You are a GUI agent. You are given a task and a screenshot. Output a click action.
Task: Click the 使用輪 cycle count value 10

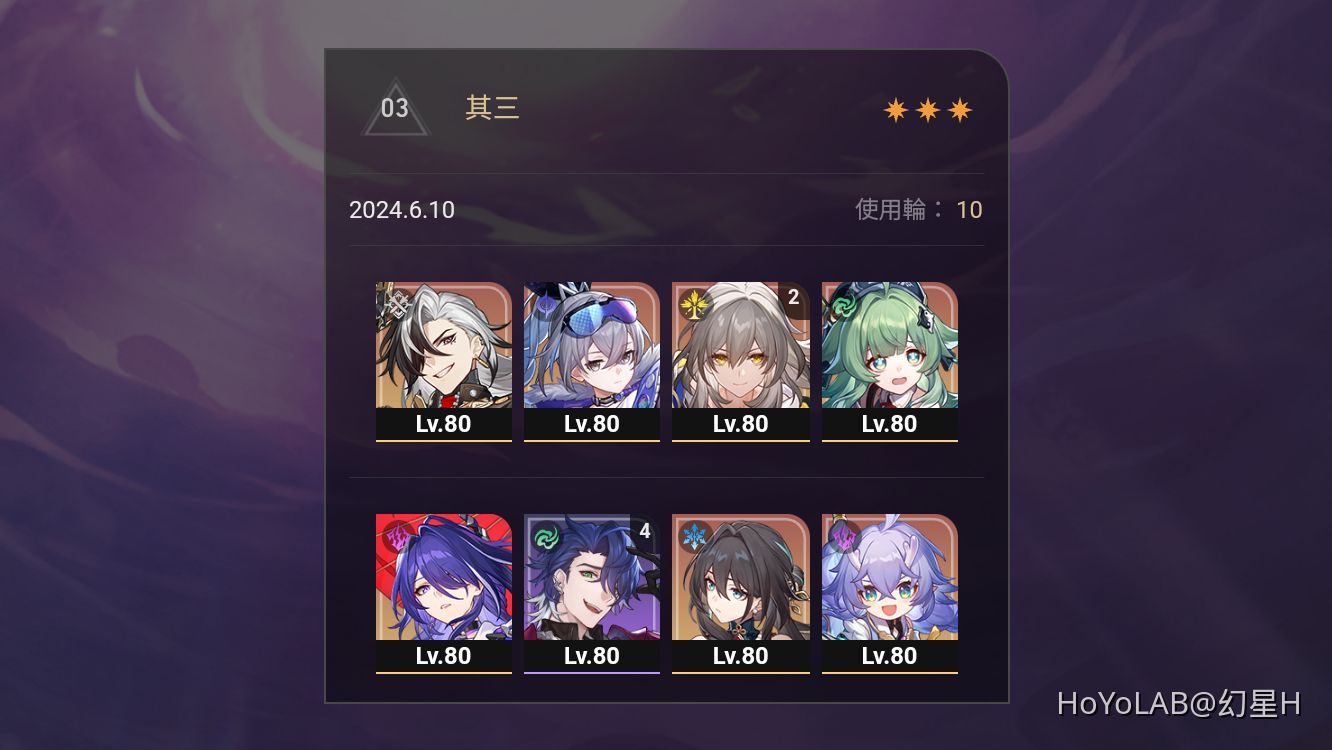[x=969, y=210]
